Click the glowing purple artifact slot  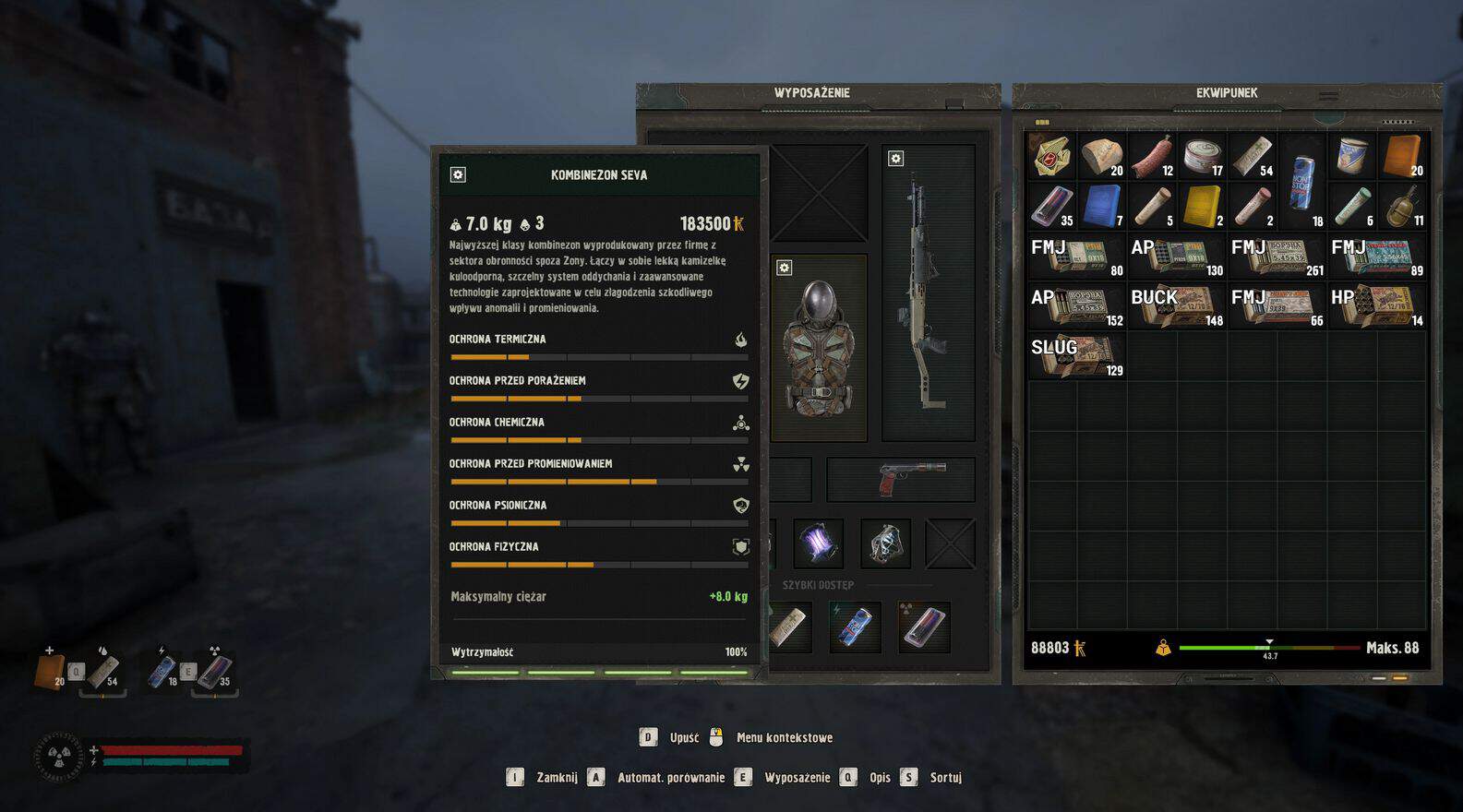click(818, 543)
